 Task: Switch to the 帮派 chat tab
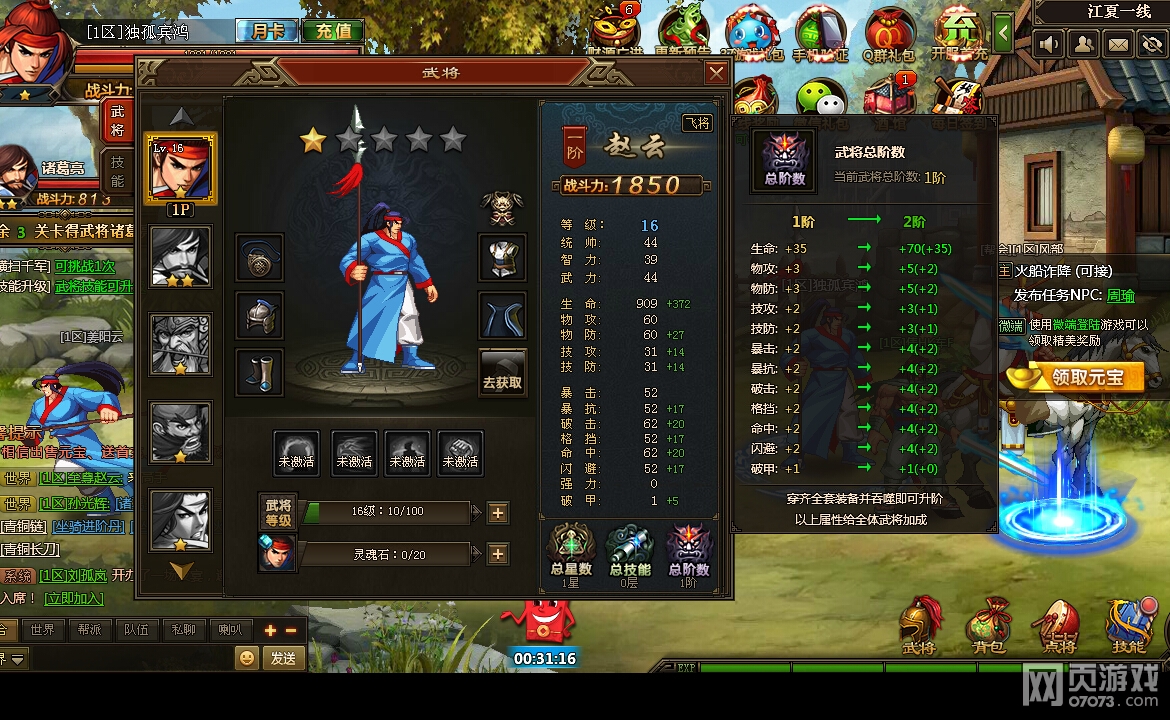click(88, 630)
